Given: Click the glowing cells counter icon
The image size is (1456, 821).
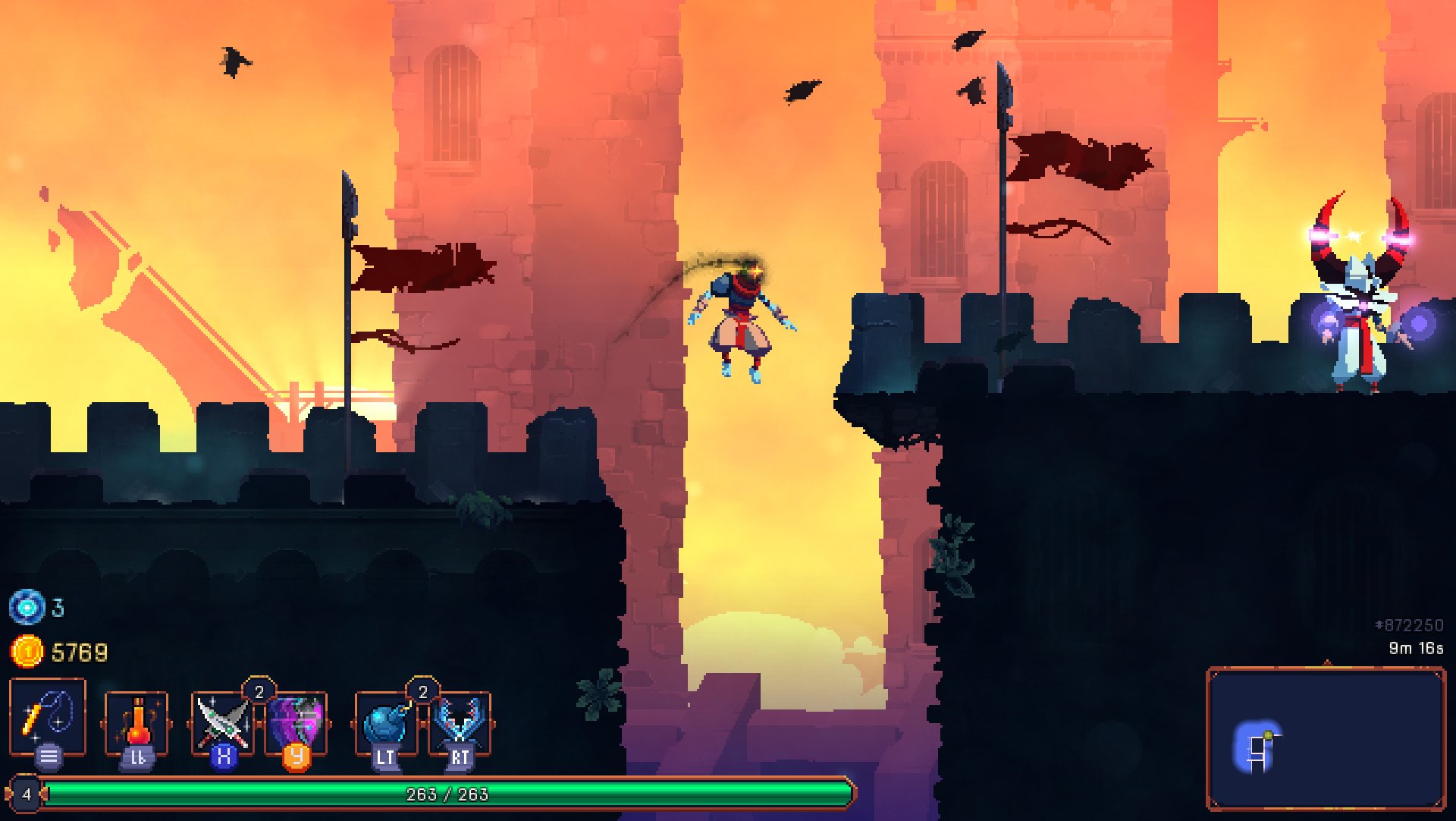Looking at the screenshot, I should click(27, 606).
